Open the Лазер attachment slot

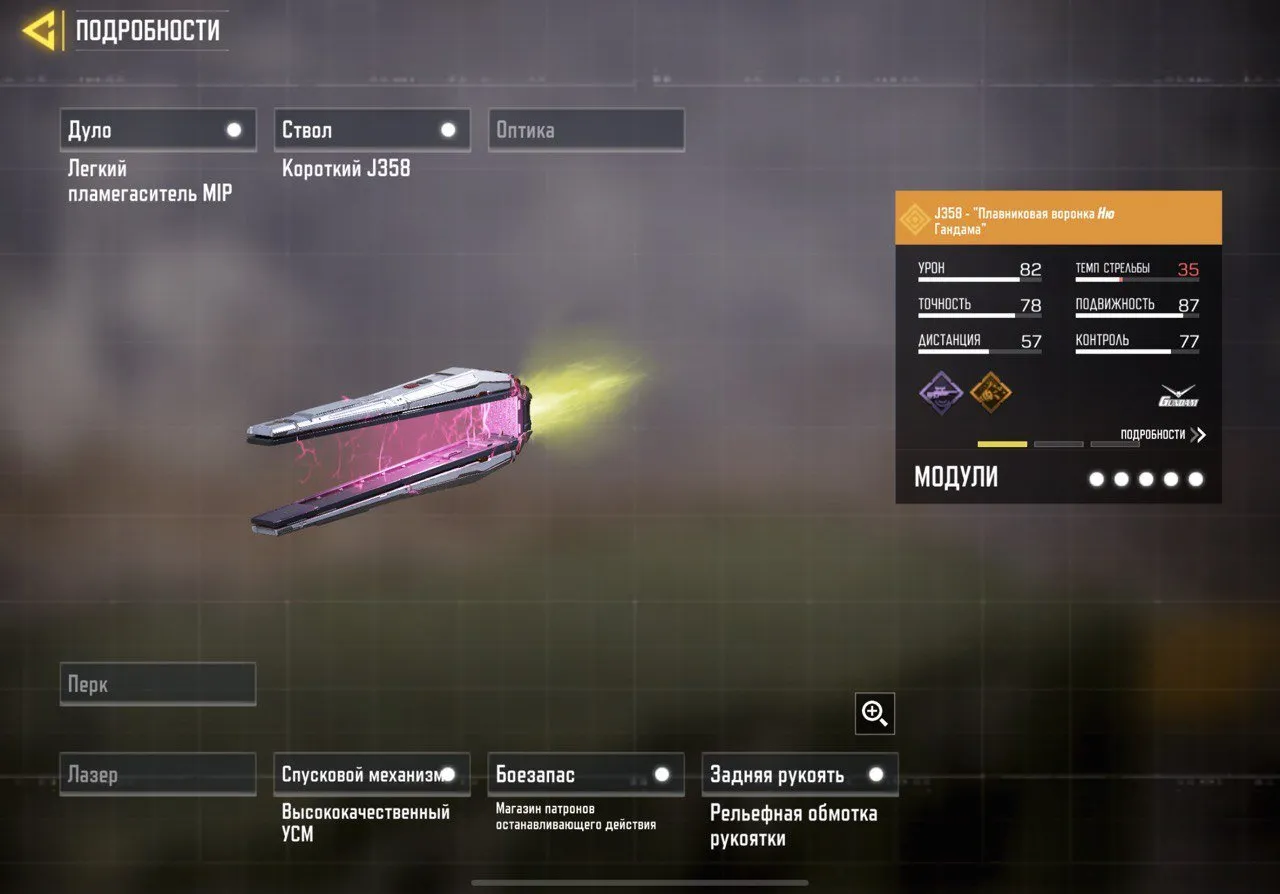tap(157, 773)
